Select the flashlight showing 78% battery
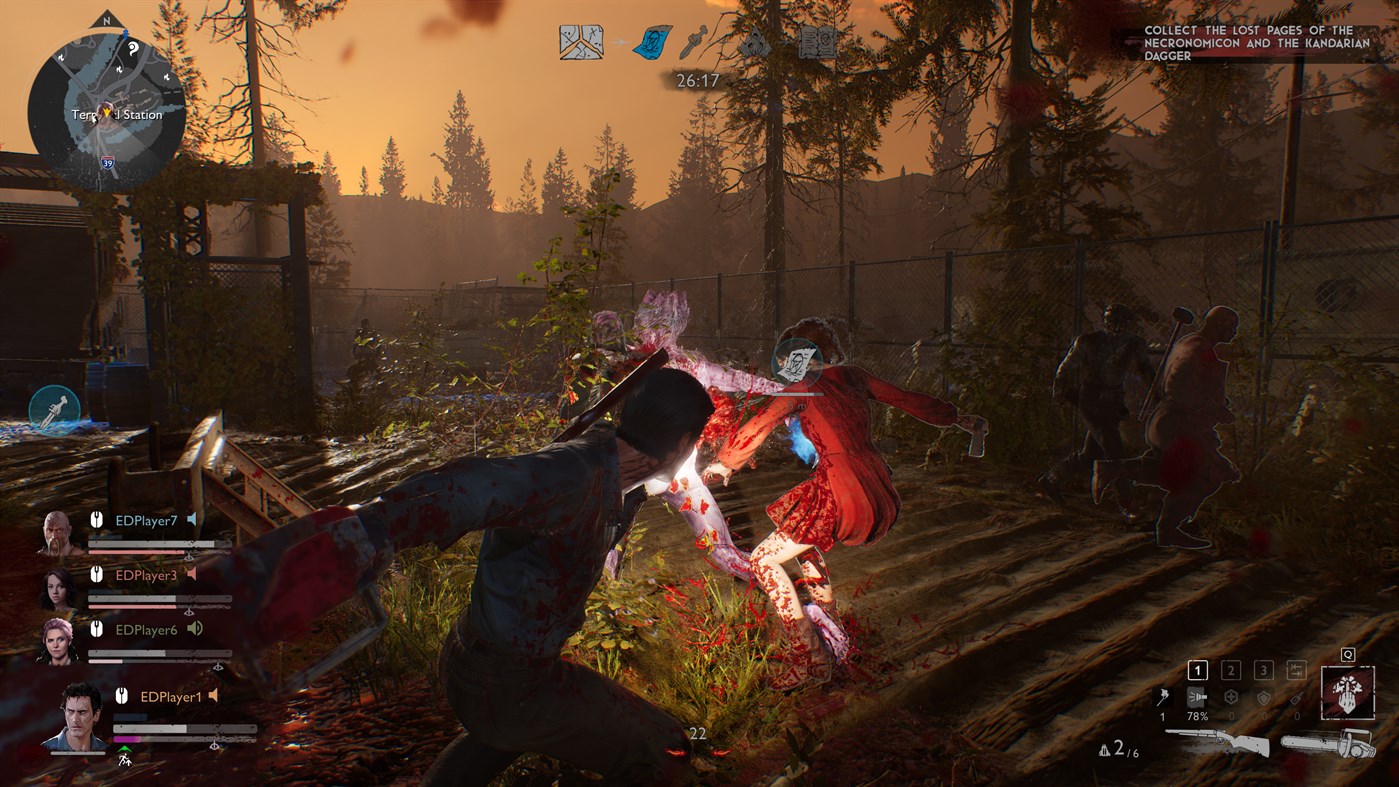 (1197, 697)
